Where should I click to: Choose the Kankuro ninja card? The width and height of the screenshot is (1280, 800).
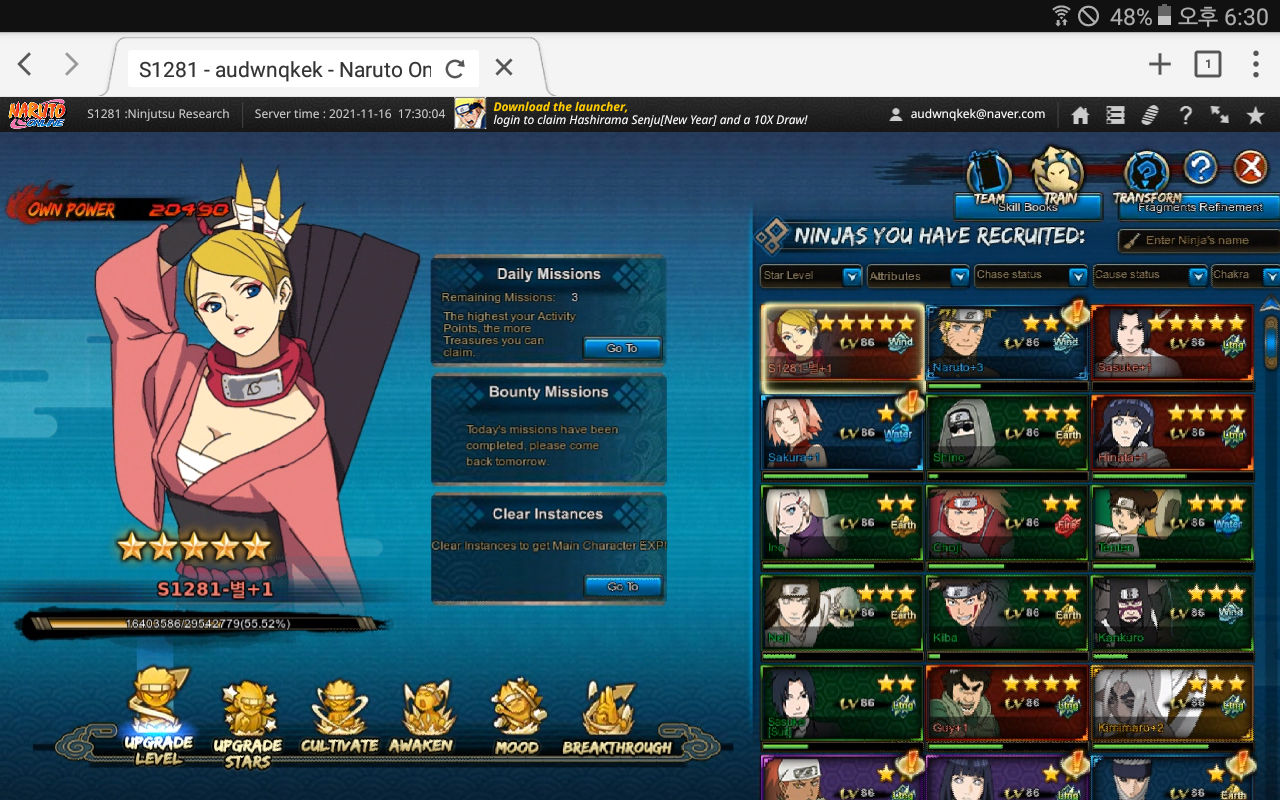1172,616
